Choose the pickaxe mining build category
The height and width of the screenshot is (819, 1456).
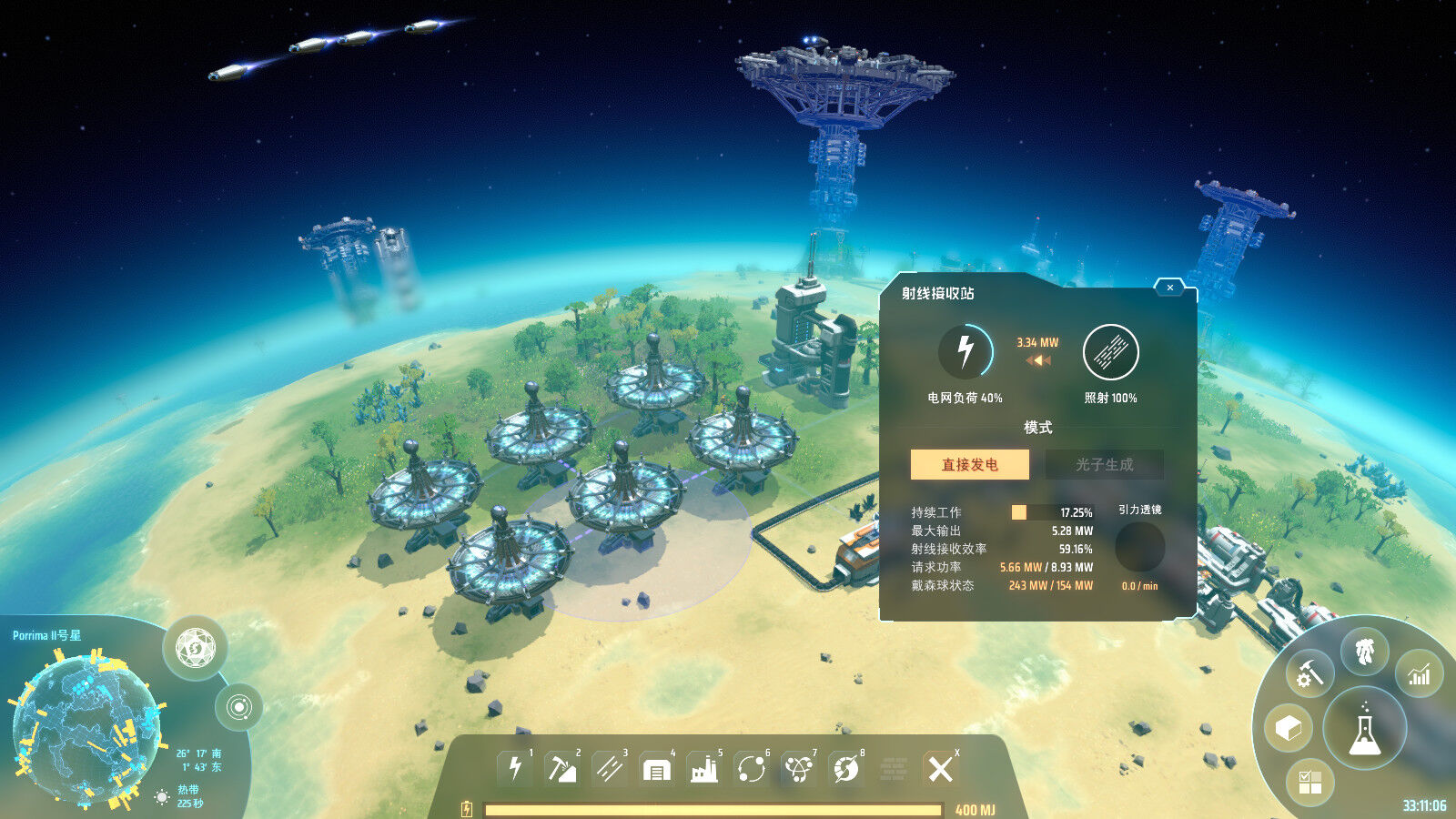click(x=561, y=769)
